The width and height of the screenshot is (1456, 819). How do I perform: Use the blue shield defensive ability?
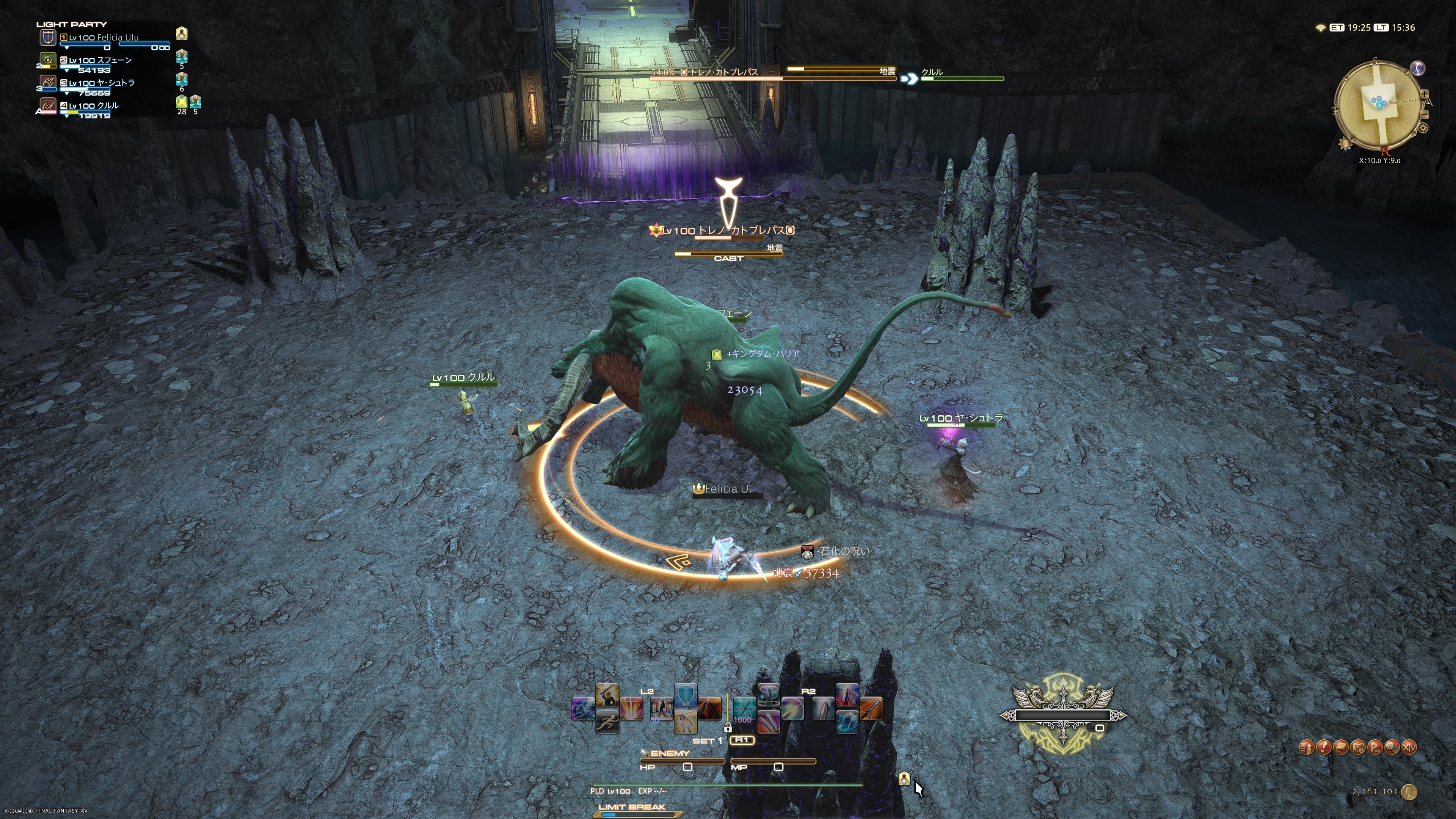(x=686, y=695)
